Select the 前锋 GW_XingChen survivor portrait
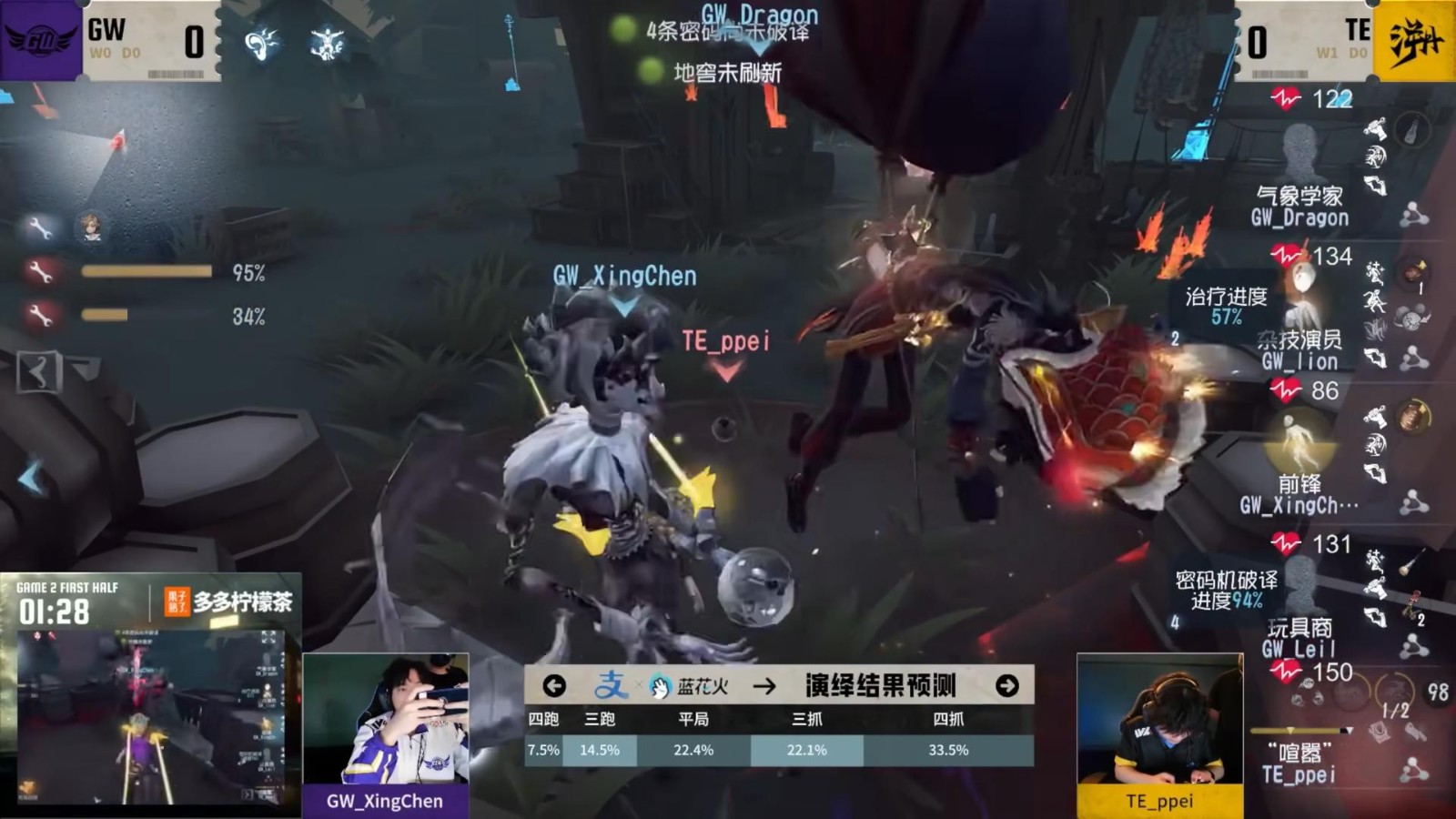The image size is (1456, 819). [1300, 440]
